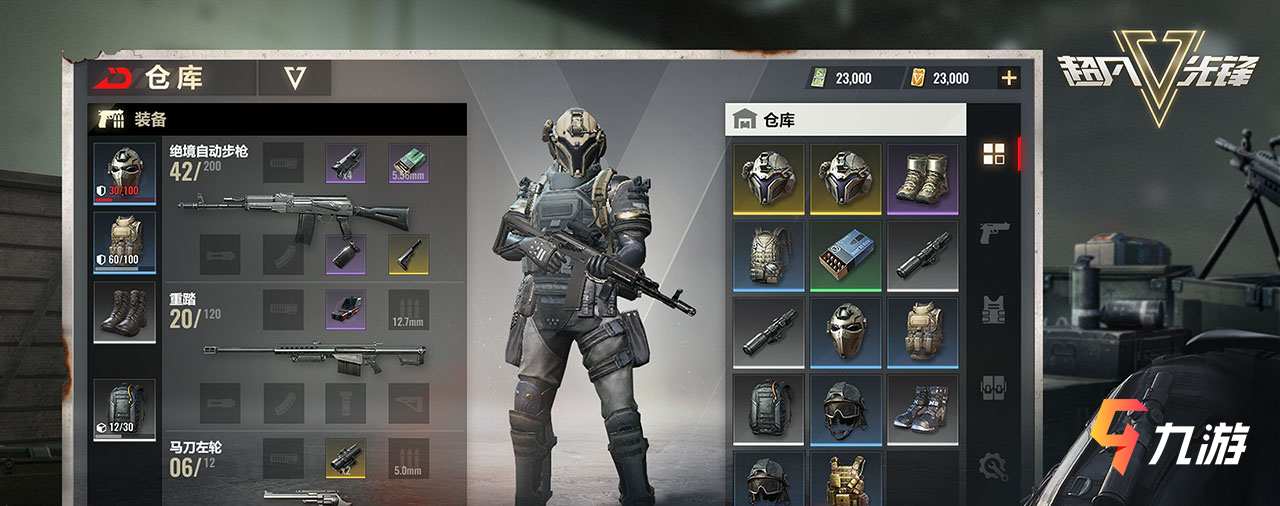The image size is (1280, 506).
Task: Select the equipped 60/100 armor vest slot
Action: pyautogui.click(x=124, y=242)
